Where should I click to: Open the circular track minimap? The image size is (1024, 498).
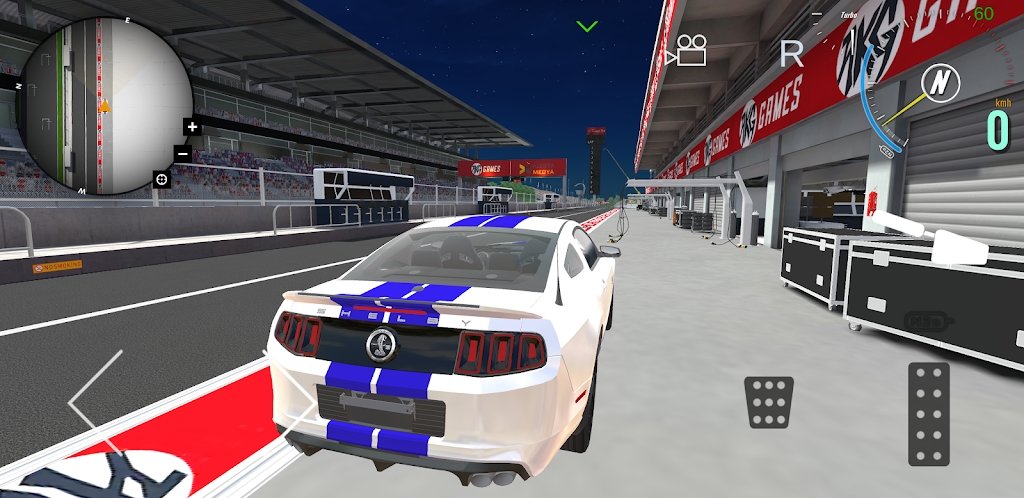103,106
